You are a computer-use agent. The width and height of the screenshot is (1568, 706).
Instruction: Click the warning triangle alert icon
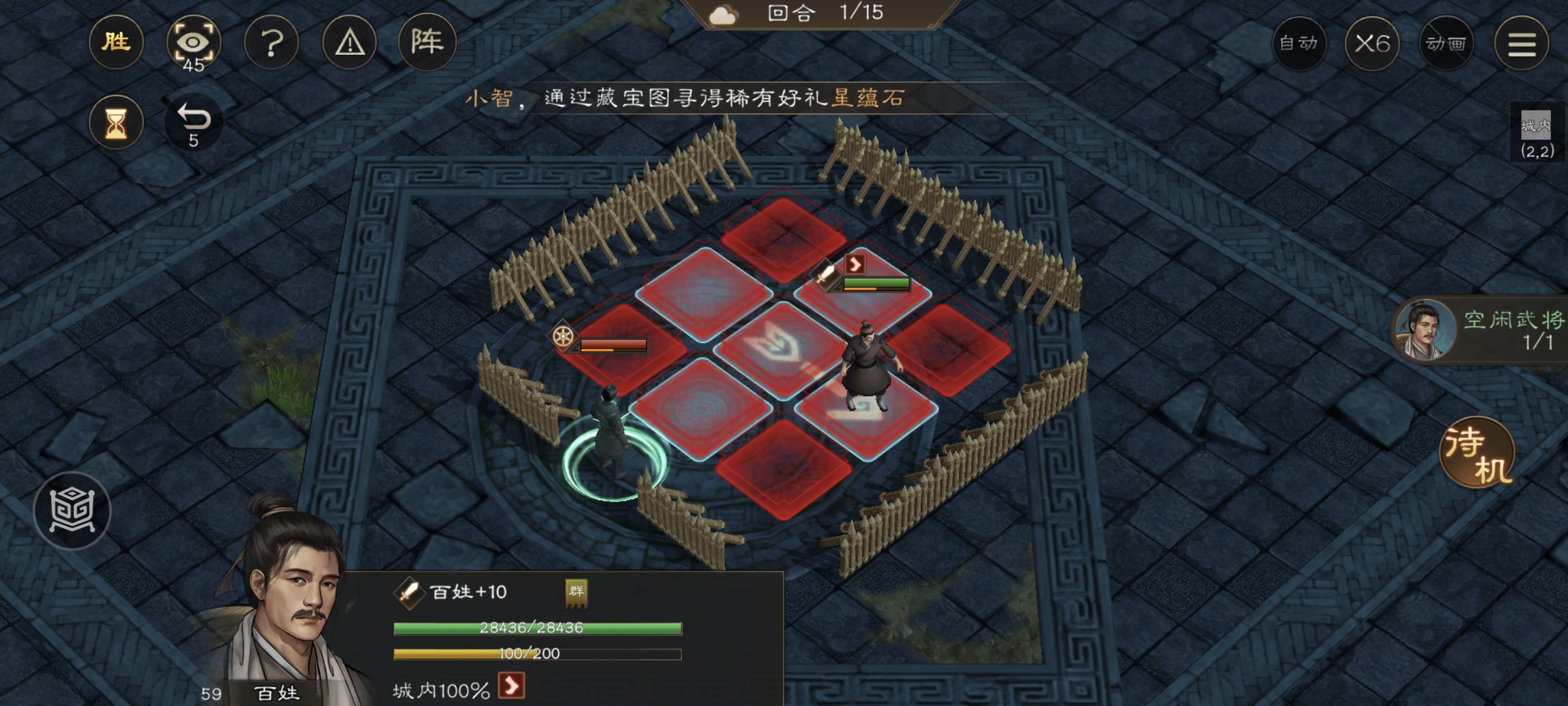coord(350,42)
